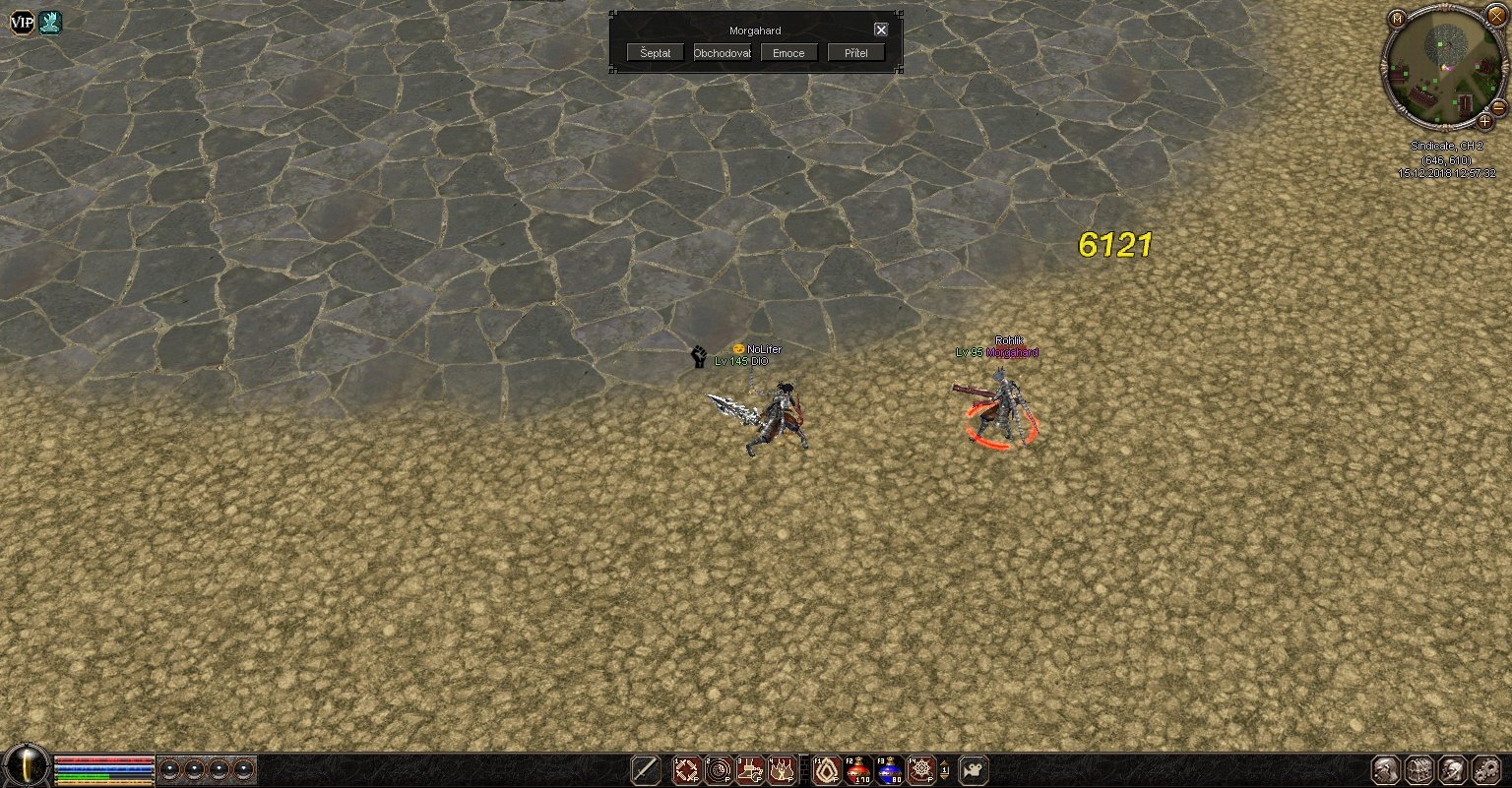Open the VIP menu icon

(22, 23)
